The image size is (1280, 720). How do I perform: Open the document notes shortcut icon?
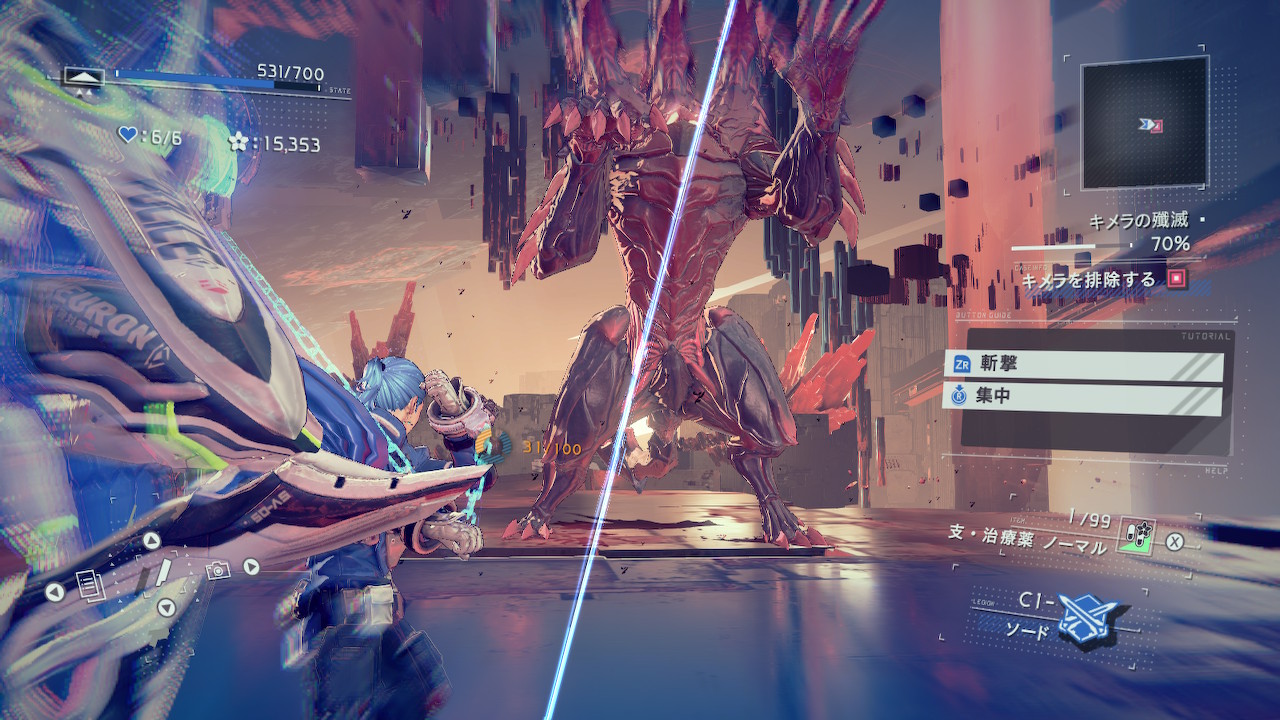88,582
